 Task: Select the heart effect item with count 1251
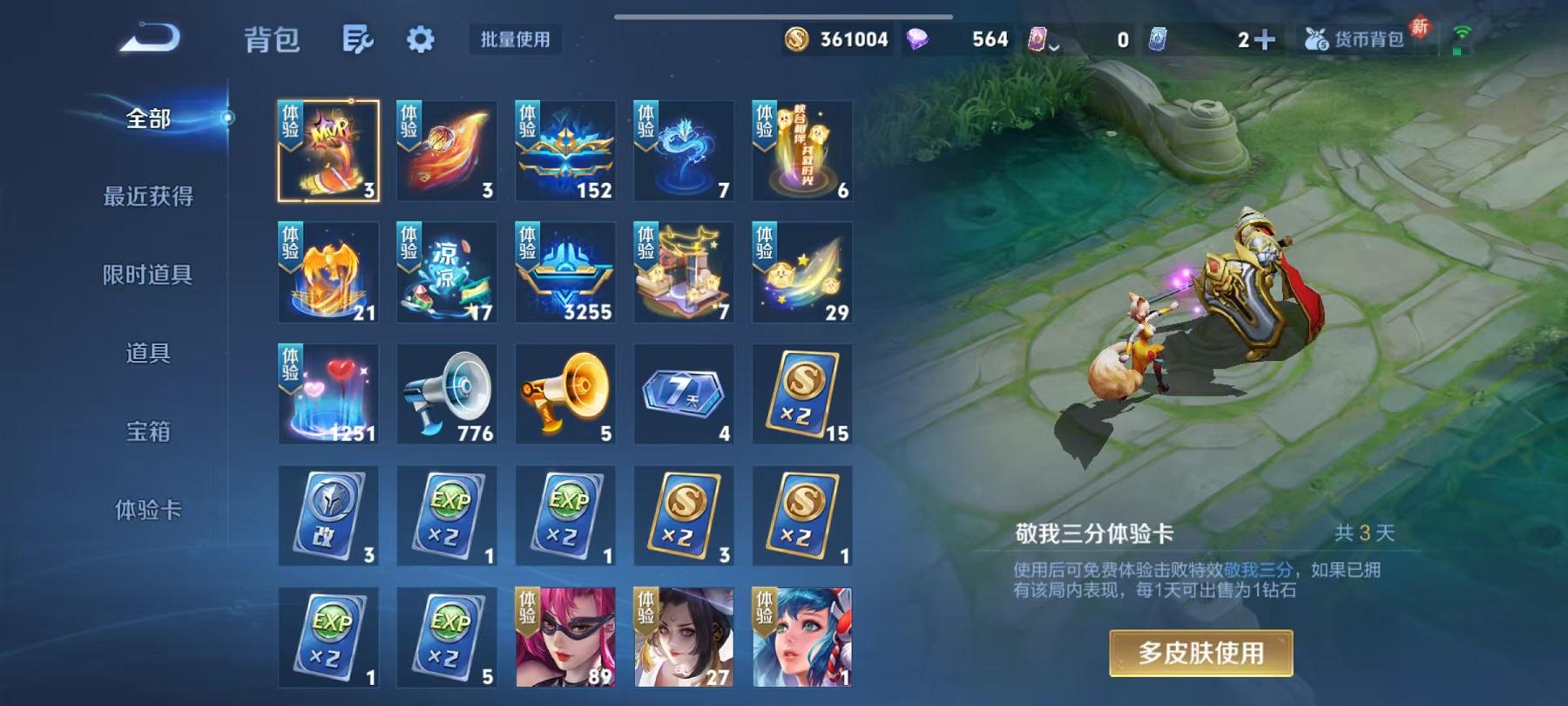tap(328, 392)
